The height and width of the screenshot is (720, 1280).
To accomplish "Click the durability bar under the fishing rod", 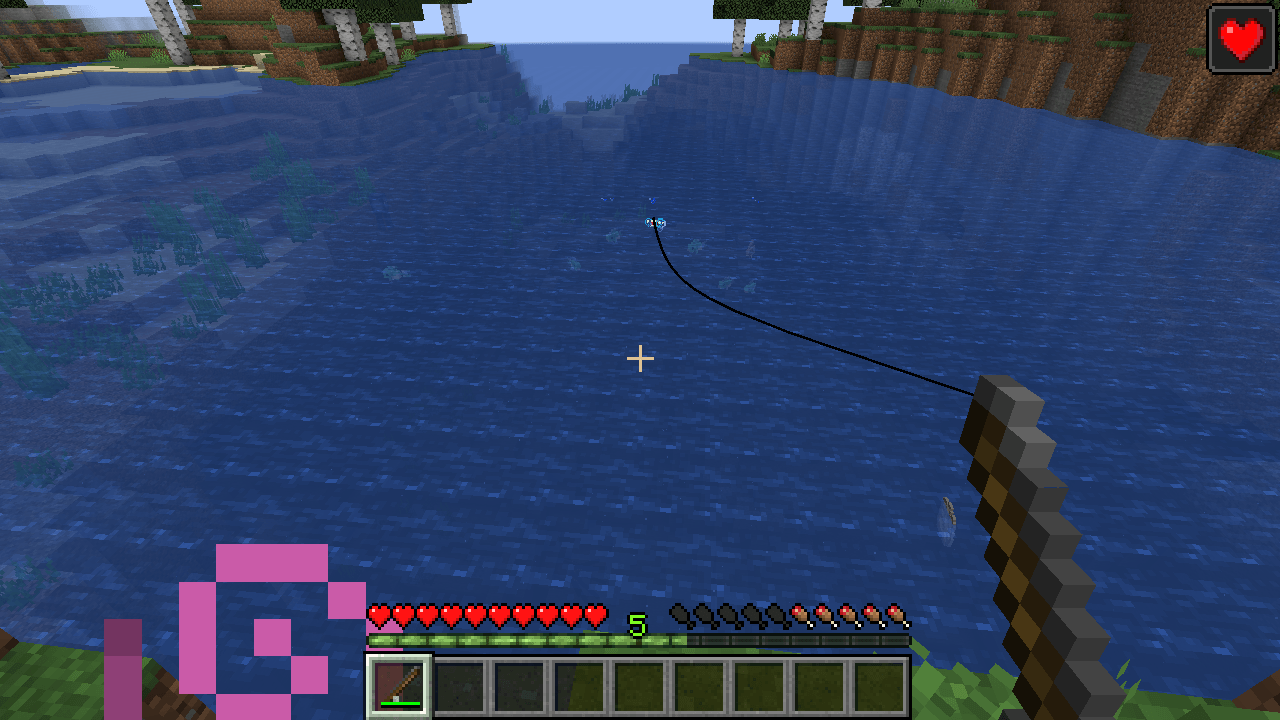I will coord(398,703).
